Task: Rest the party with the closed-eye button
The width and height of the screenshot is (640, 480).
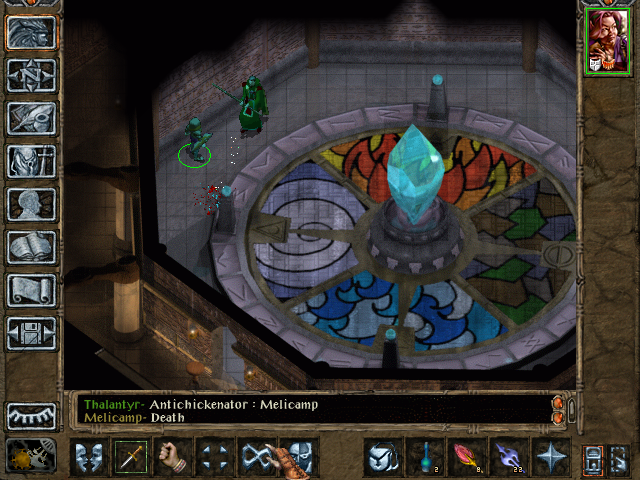Action: click(31, 416)
